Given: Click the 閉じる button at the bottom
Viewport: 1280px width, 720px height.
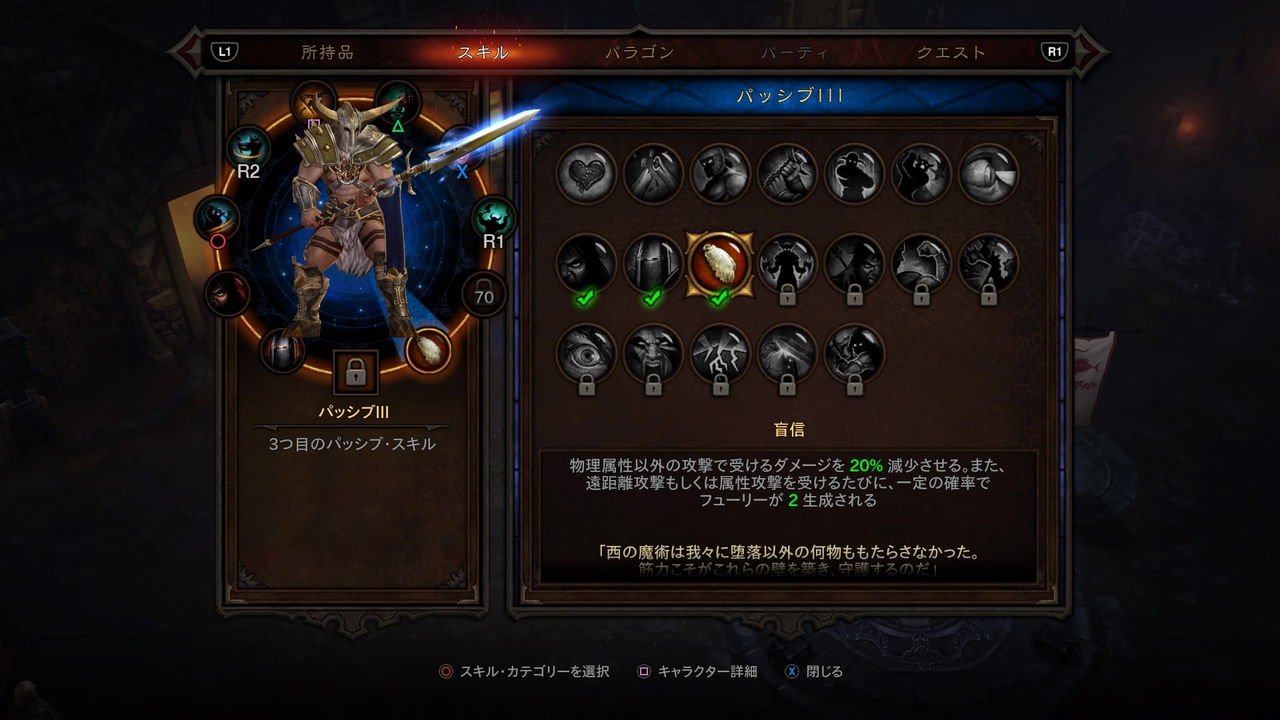Looking at the screenshot, I should click(823, 673).
